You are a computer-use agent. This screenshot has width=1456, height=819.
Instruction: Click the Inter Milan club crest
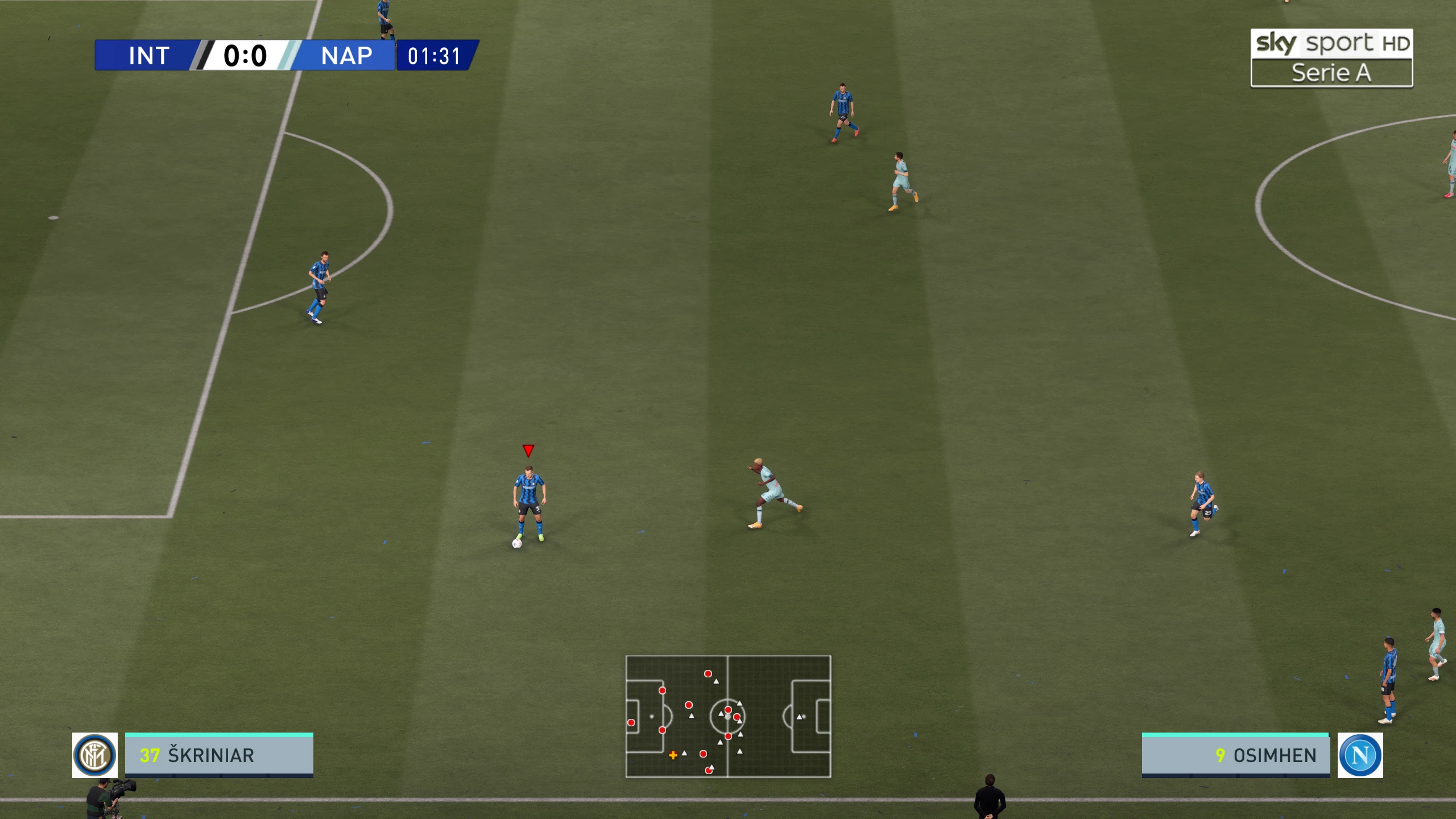[94, 755]
